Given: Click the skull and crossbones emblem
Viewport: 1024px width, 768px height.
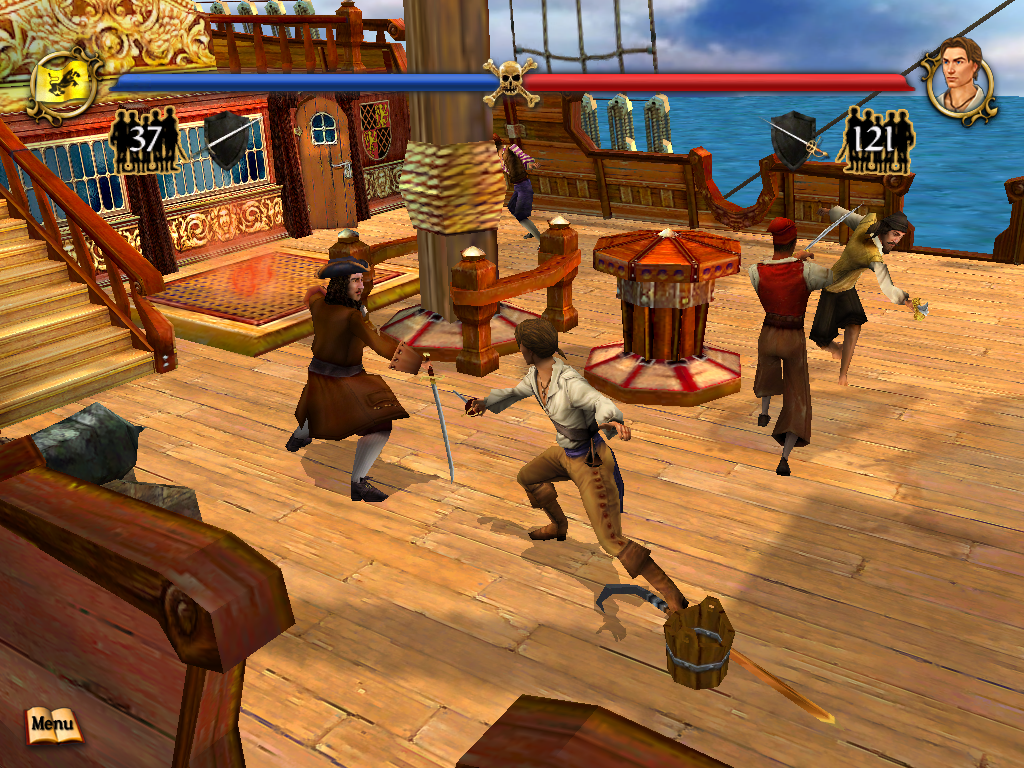Looking at the screenshot, I should [x=510, y=82].
